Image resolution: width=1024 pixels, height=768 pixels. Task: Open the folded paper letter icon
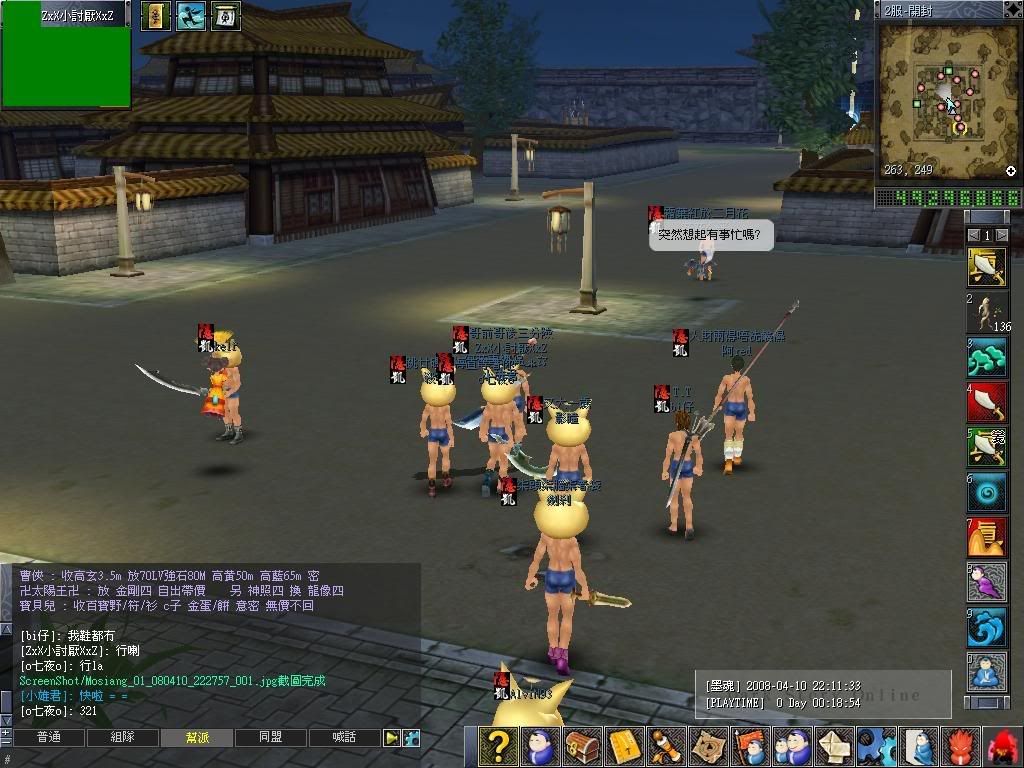834,747
